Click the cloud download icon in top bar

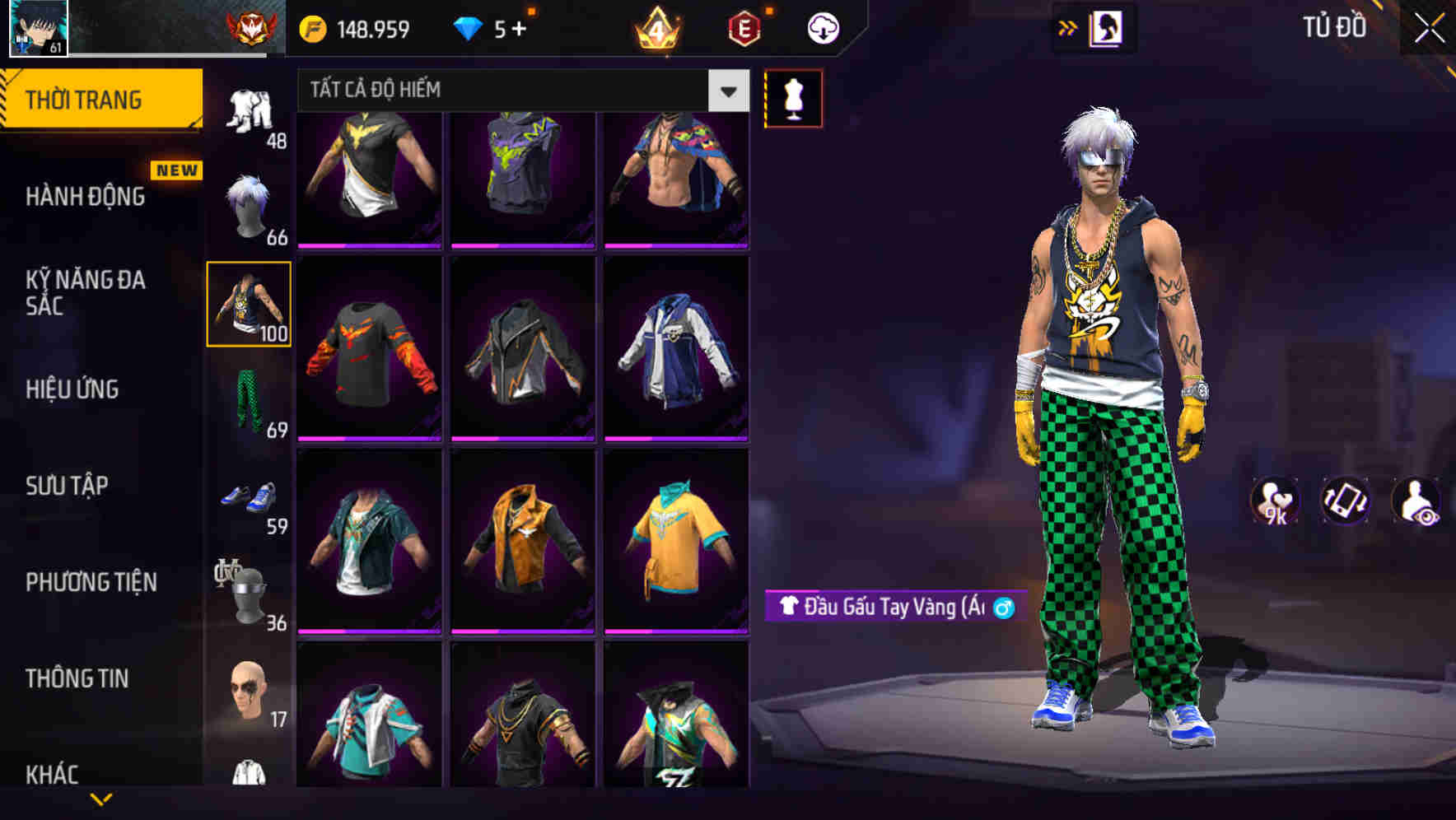823,27
